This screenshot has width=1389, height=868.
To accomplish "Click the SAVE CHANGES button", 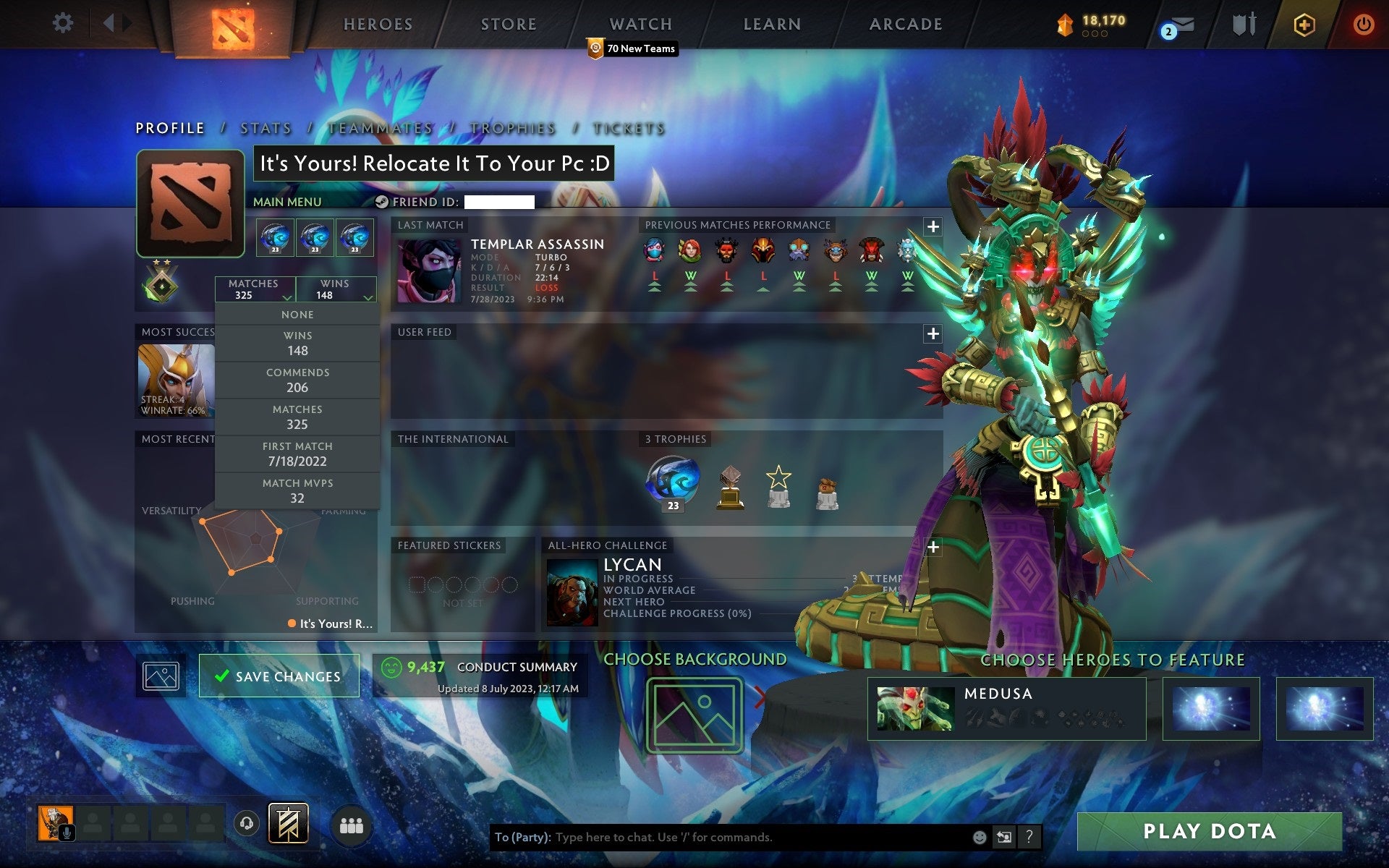I will pyautogui.click(x=279, y=676).
